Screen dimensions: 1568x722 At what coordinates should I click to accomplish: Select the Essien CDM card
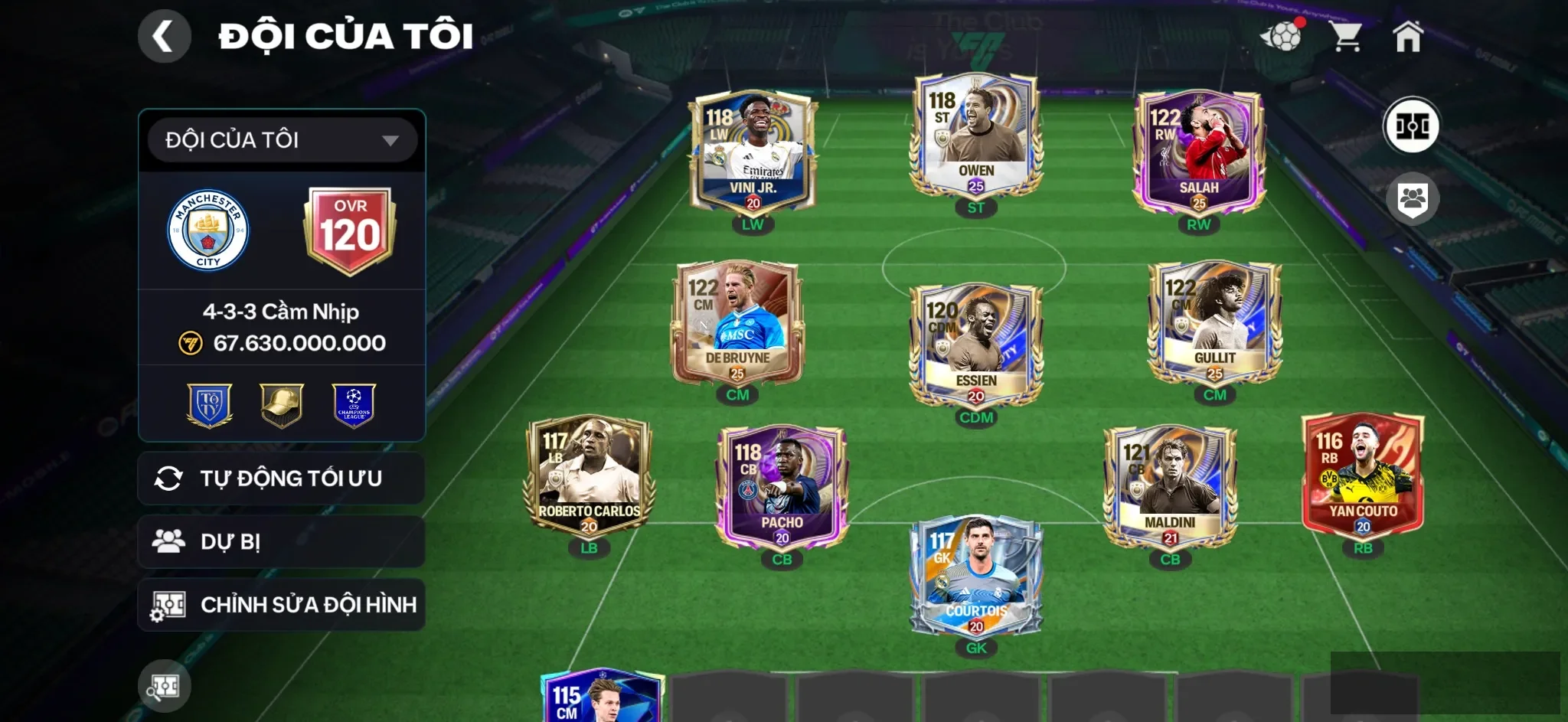(x=975, y=345)
